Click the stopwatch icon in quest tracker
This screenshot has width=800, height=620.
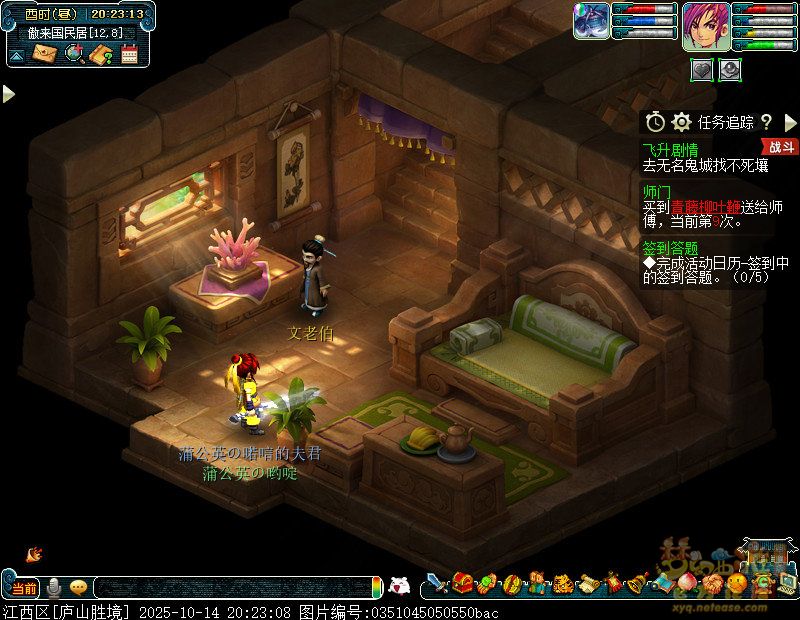(x=655, y=122)
